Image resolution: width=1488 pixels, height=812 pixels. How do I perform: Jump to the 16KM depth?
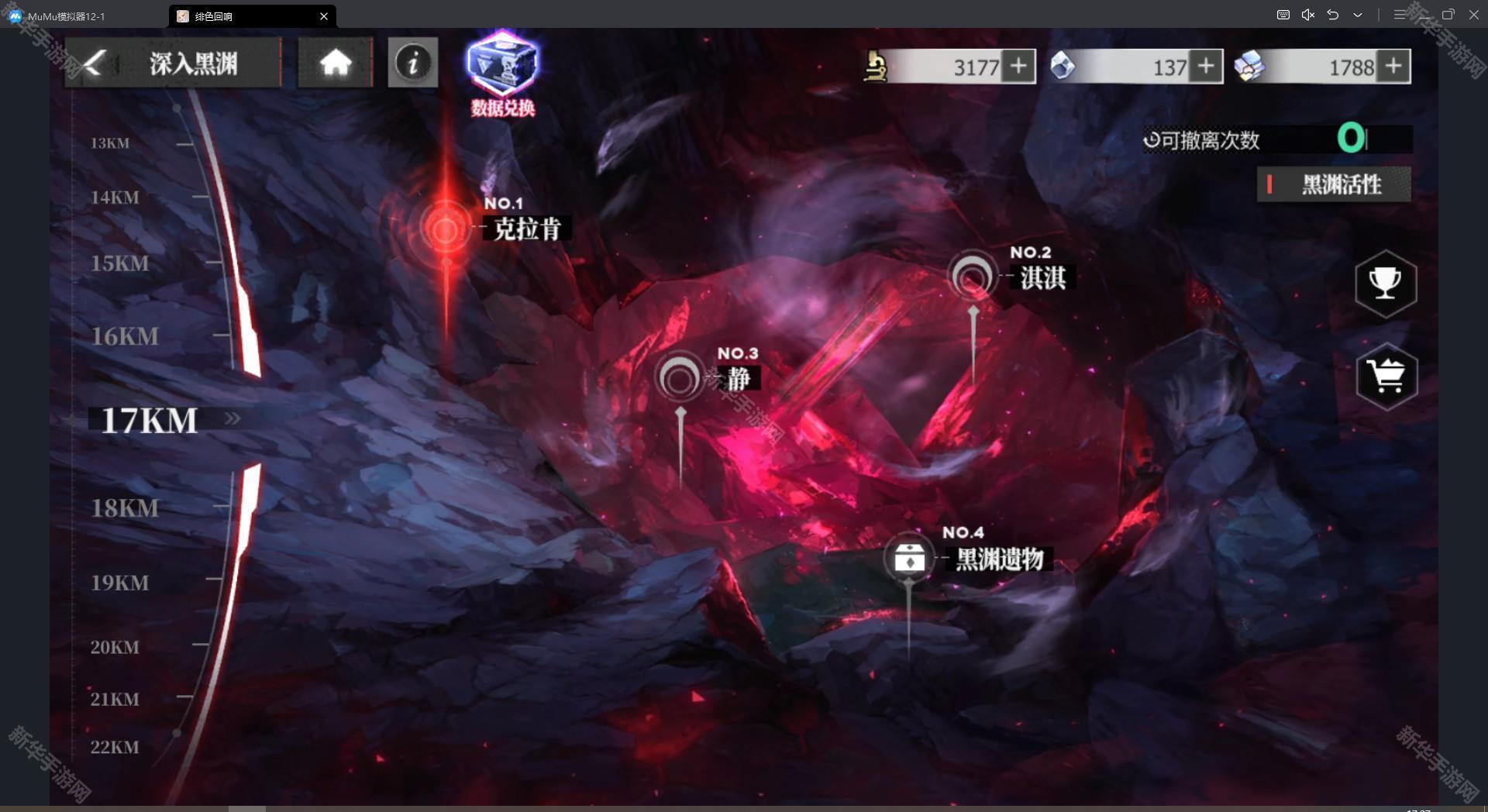point(125,337)
